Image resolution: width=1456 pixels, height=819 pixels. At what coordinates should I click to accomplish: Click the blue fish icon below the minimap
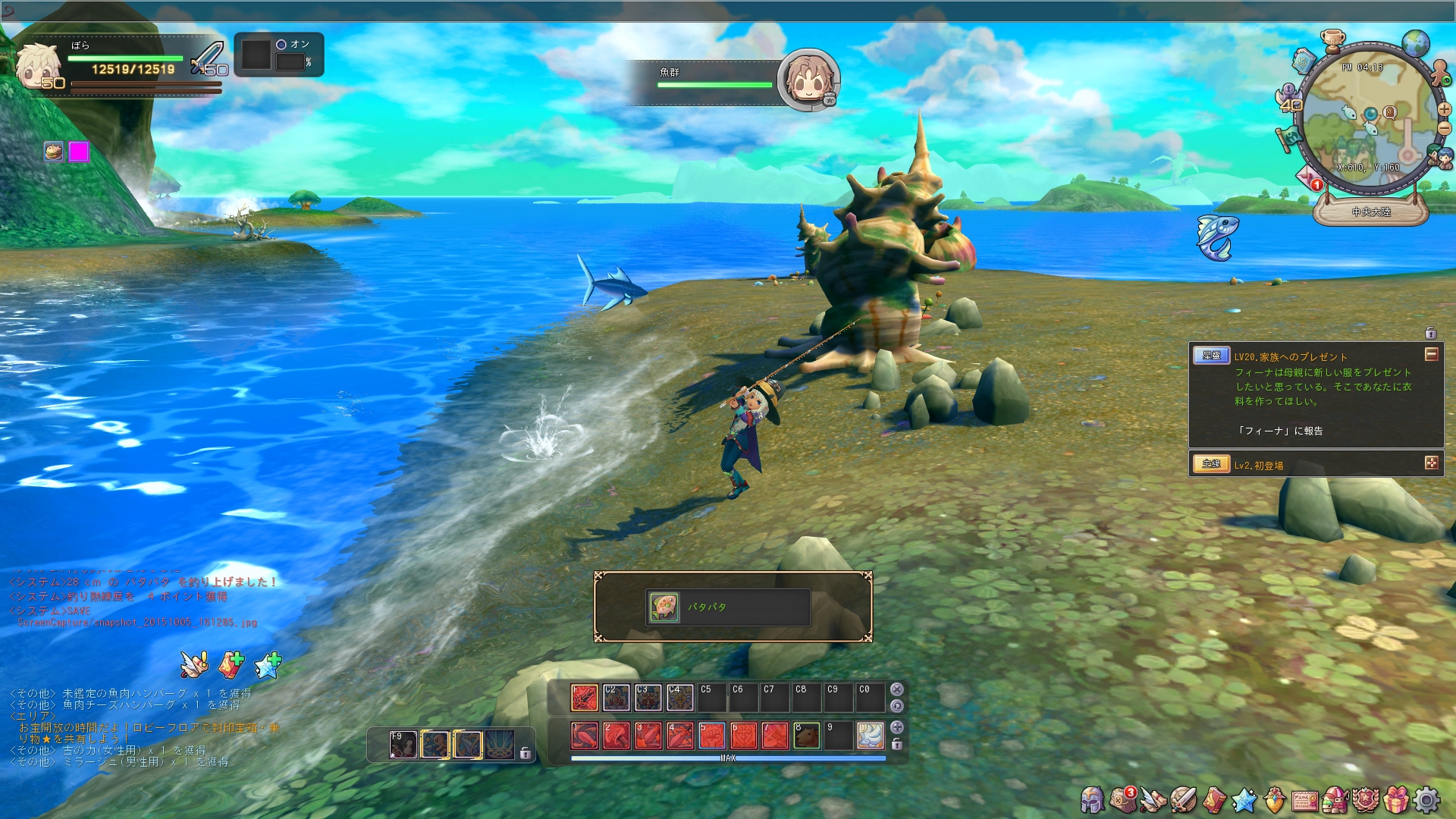tap(1216, 236)
